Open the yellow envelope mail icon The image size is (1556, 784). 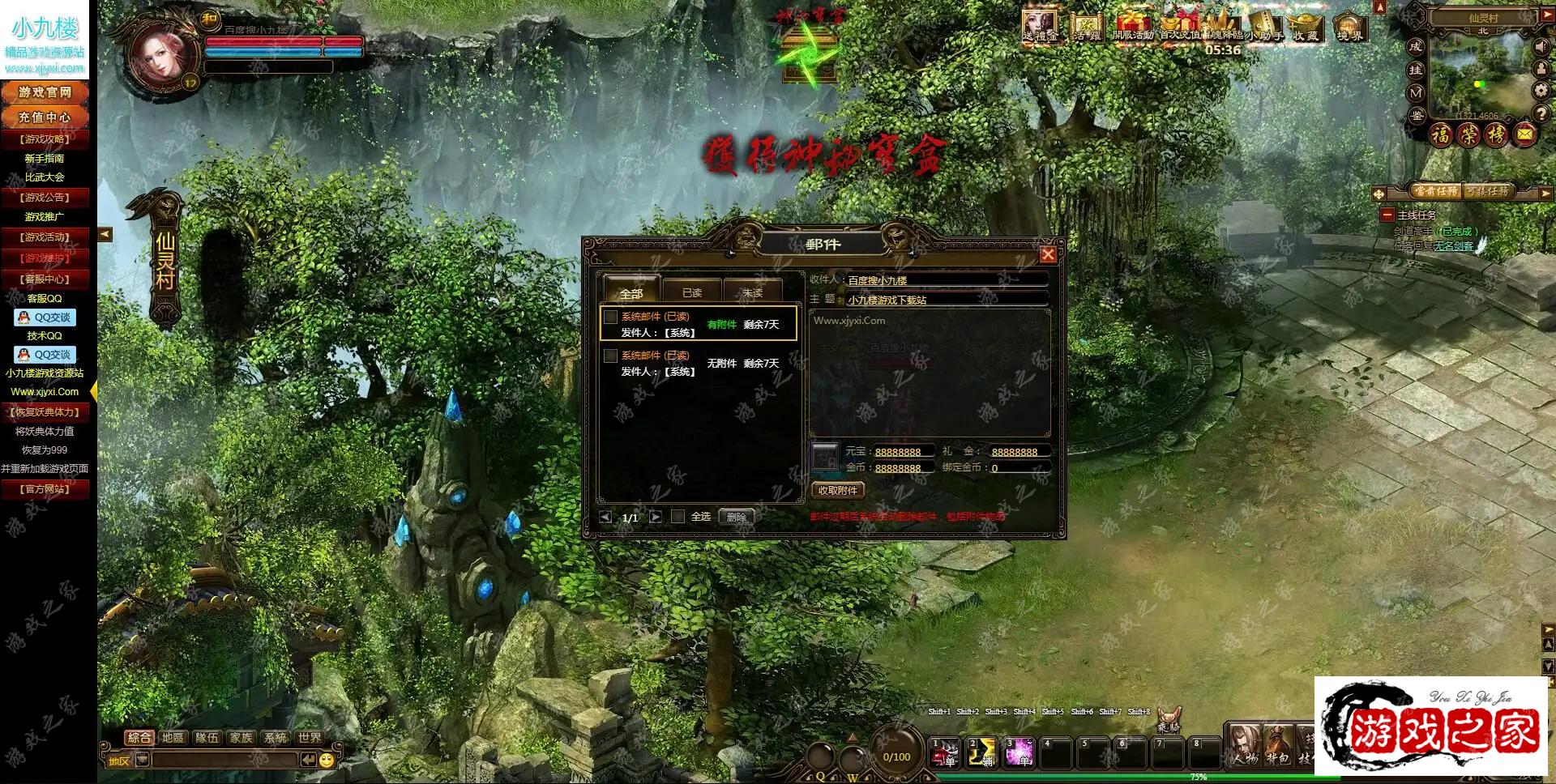(x=1524, y=134)
